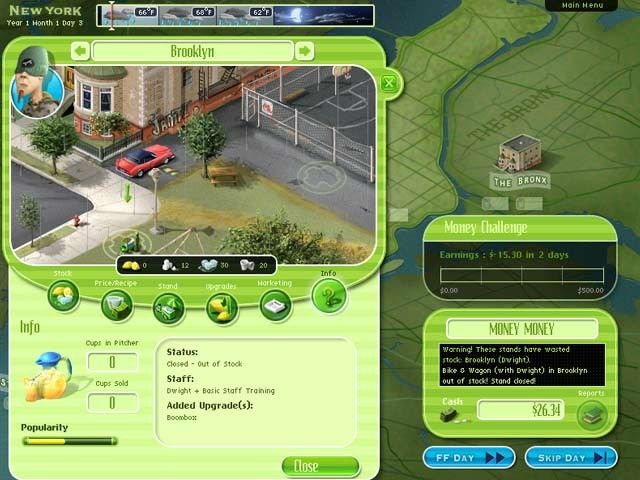This screenshot has height=480, width=640.
Task: Select the Info tab
Action: pyautogui.click(x=329, y=295)
